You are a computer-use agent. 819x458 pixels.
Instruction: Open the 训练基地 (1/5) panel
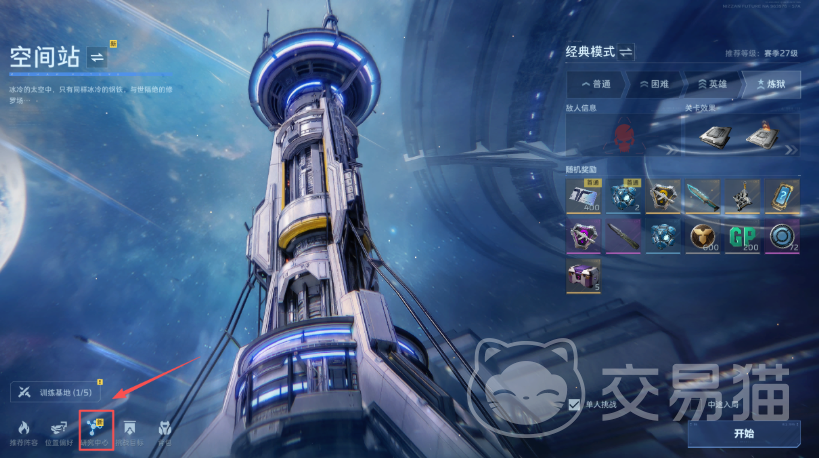(x=58, y=392)
